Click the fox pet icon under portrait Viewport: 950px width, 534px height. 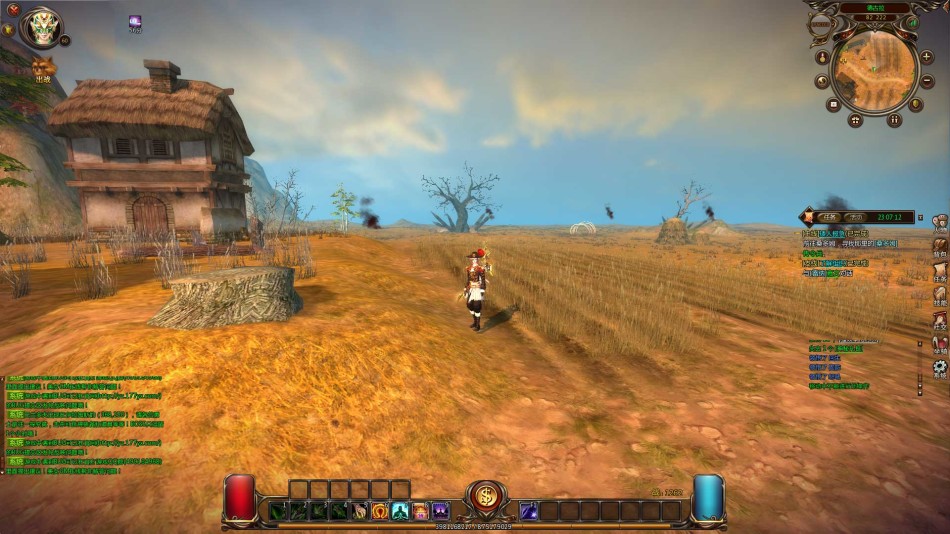point(43,67)
